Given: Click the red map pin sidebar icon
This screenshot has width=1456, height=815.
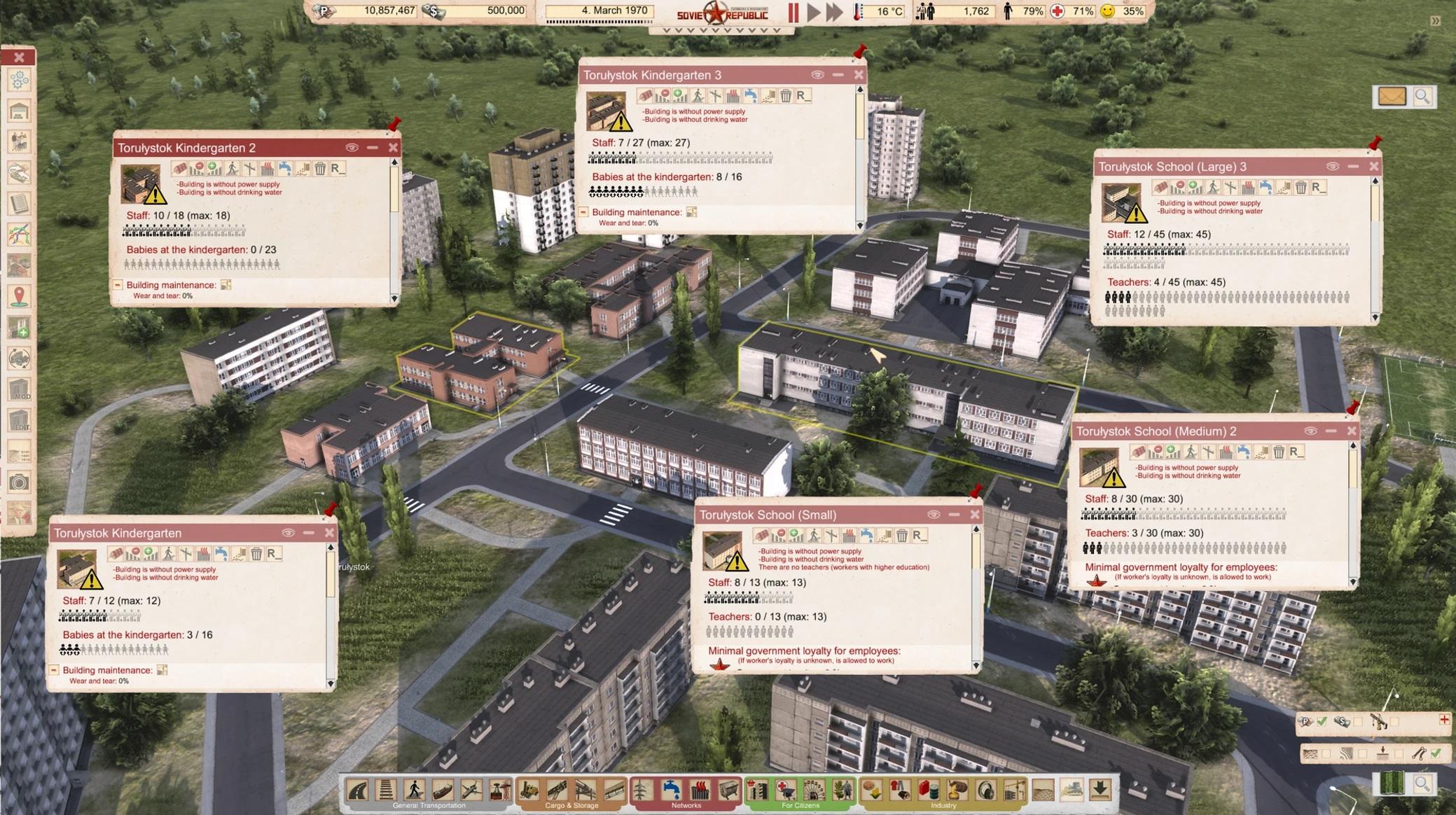Looking at the screenshot, I should click(x=19, y=296).
